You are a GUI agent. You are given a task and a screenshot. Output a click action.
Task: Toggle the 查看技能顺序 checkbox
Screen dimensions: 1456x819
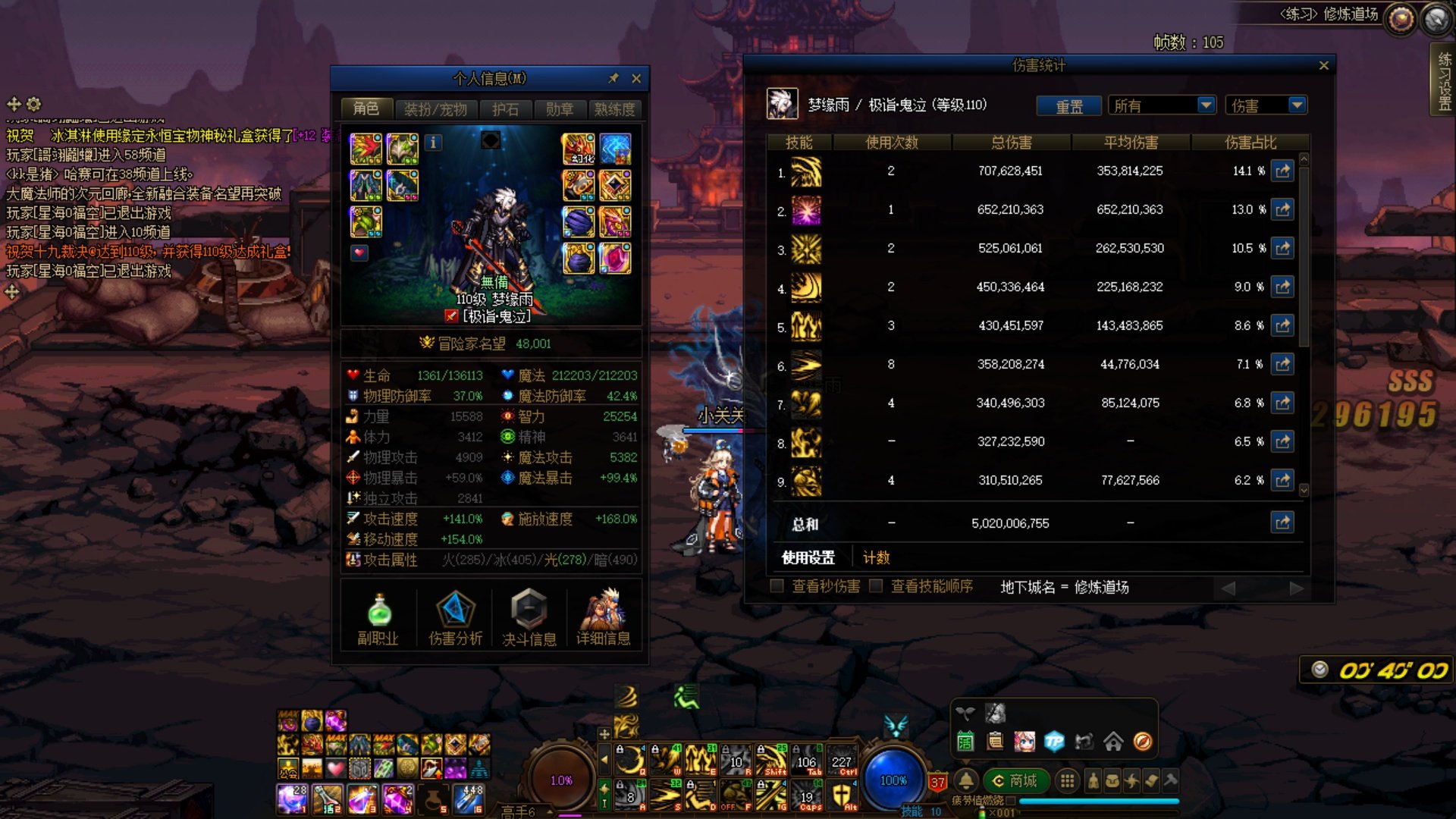[876, 586]
